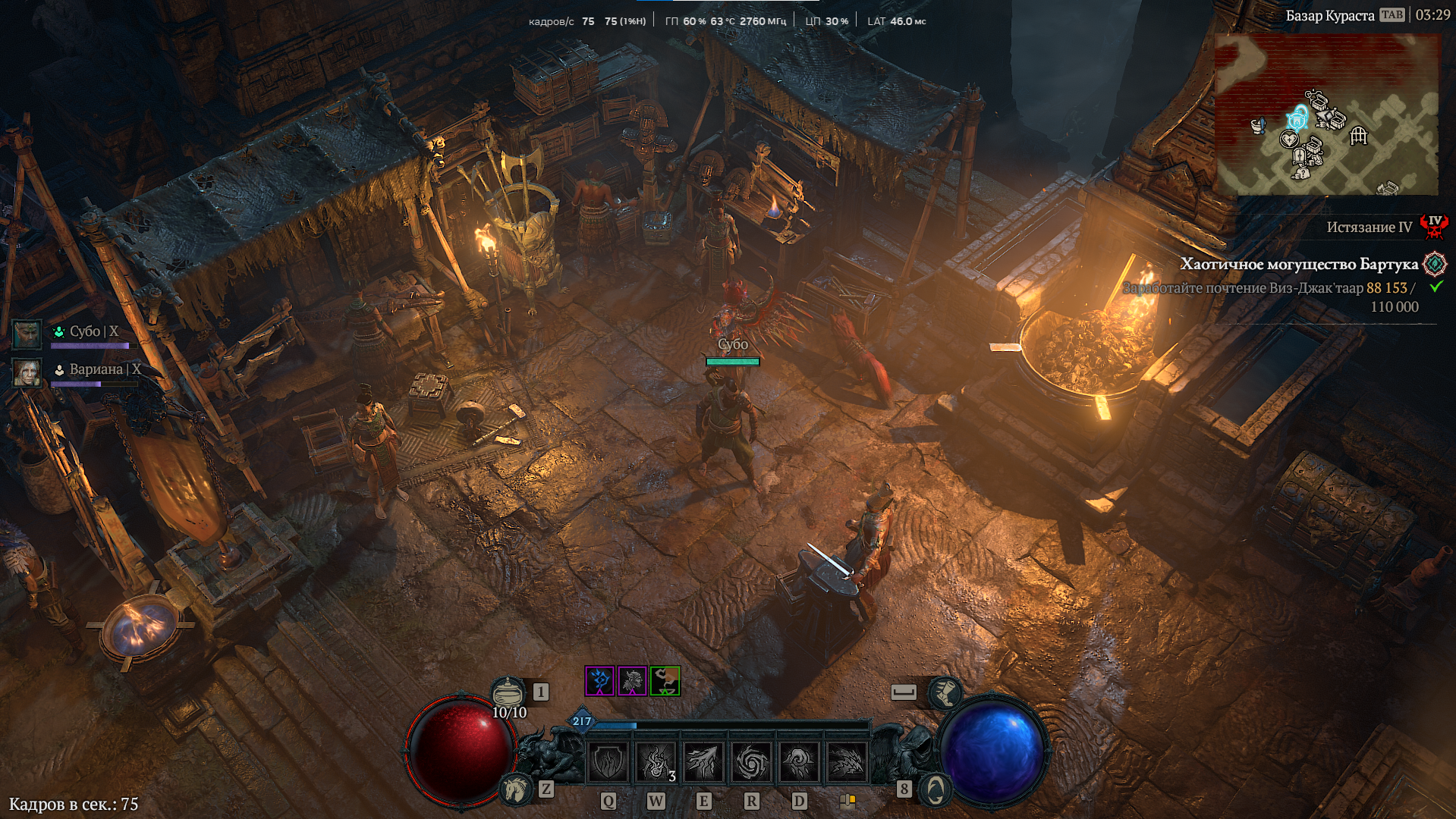Use the healing potion flask icon
1456x819 pixels.
pos(508,692)
